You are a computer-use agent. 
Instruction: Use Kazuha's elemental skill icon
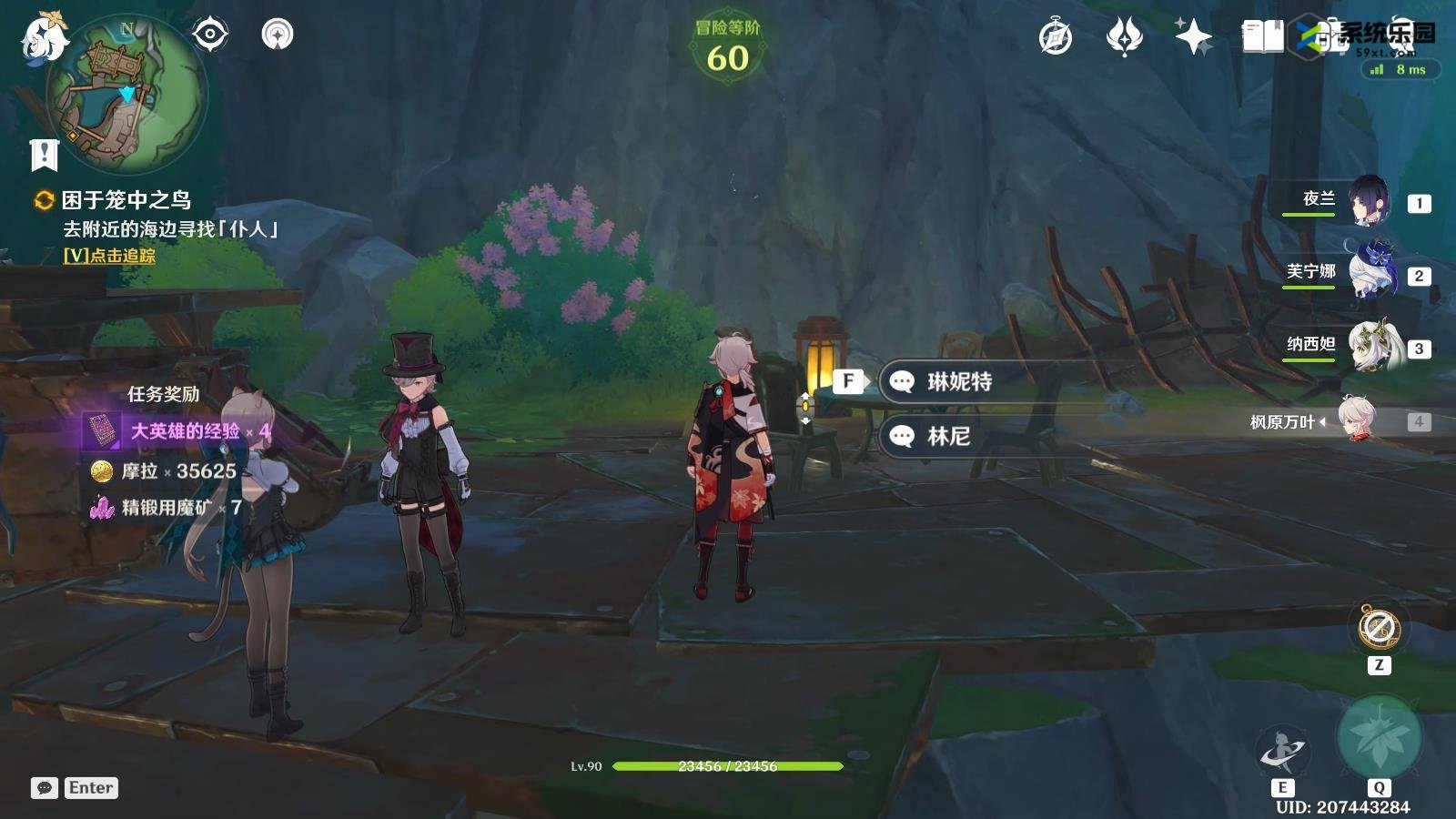click(x=1281, y=752)
